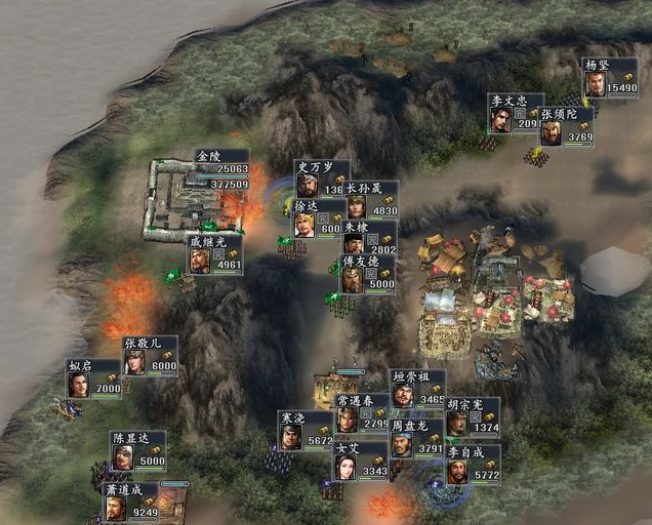The width and height of the screenshot is (652, 525).
Task: Choose 张须陀's unit portrait
Action: click(x=552, y=132)
